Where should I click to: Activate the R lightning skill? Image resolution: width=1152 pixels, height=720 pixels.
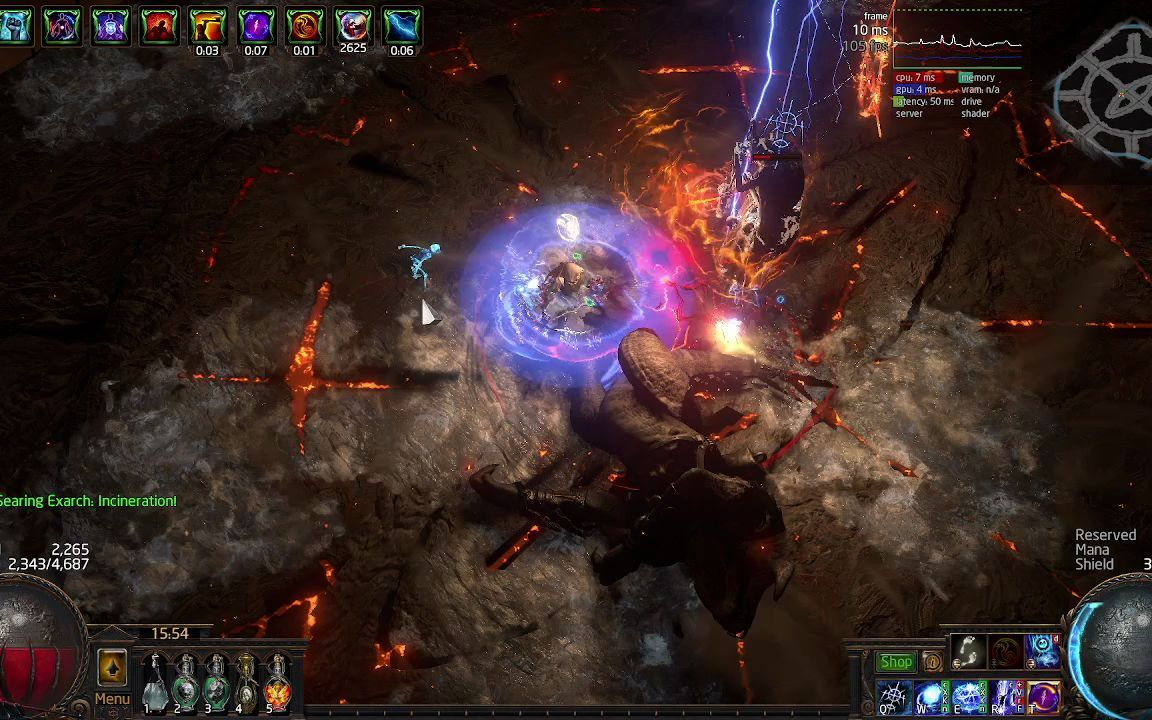pyautogui.click(x=1005, y=696)
